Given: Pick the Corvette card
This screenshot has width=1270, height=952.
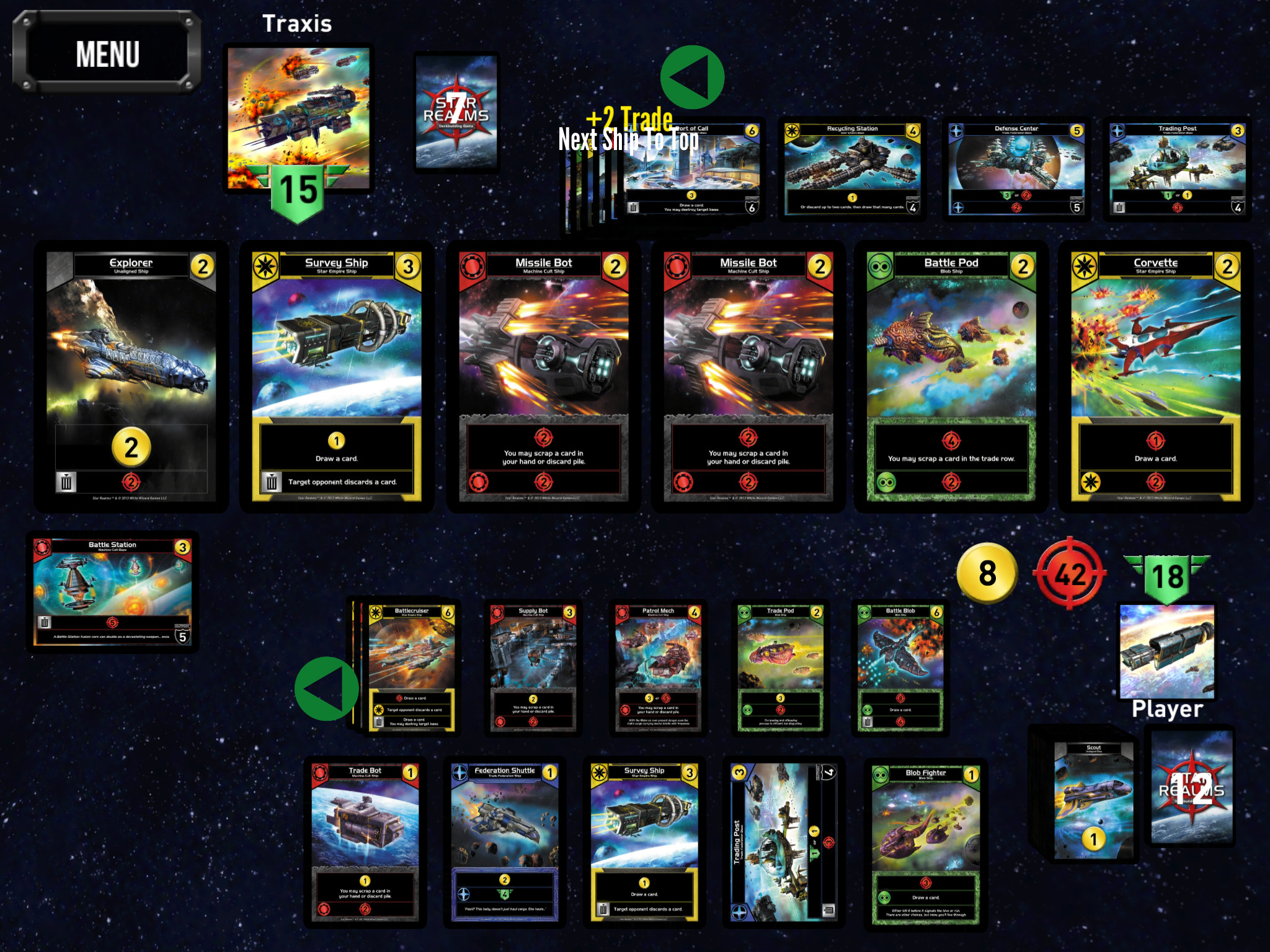Looking at the screenshot, I should click(1155, 376).
